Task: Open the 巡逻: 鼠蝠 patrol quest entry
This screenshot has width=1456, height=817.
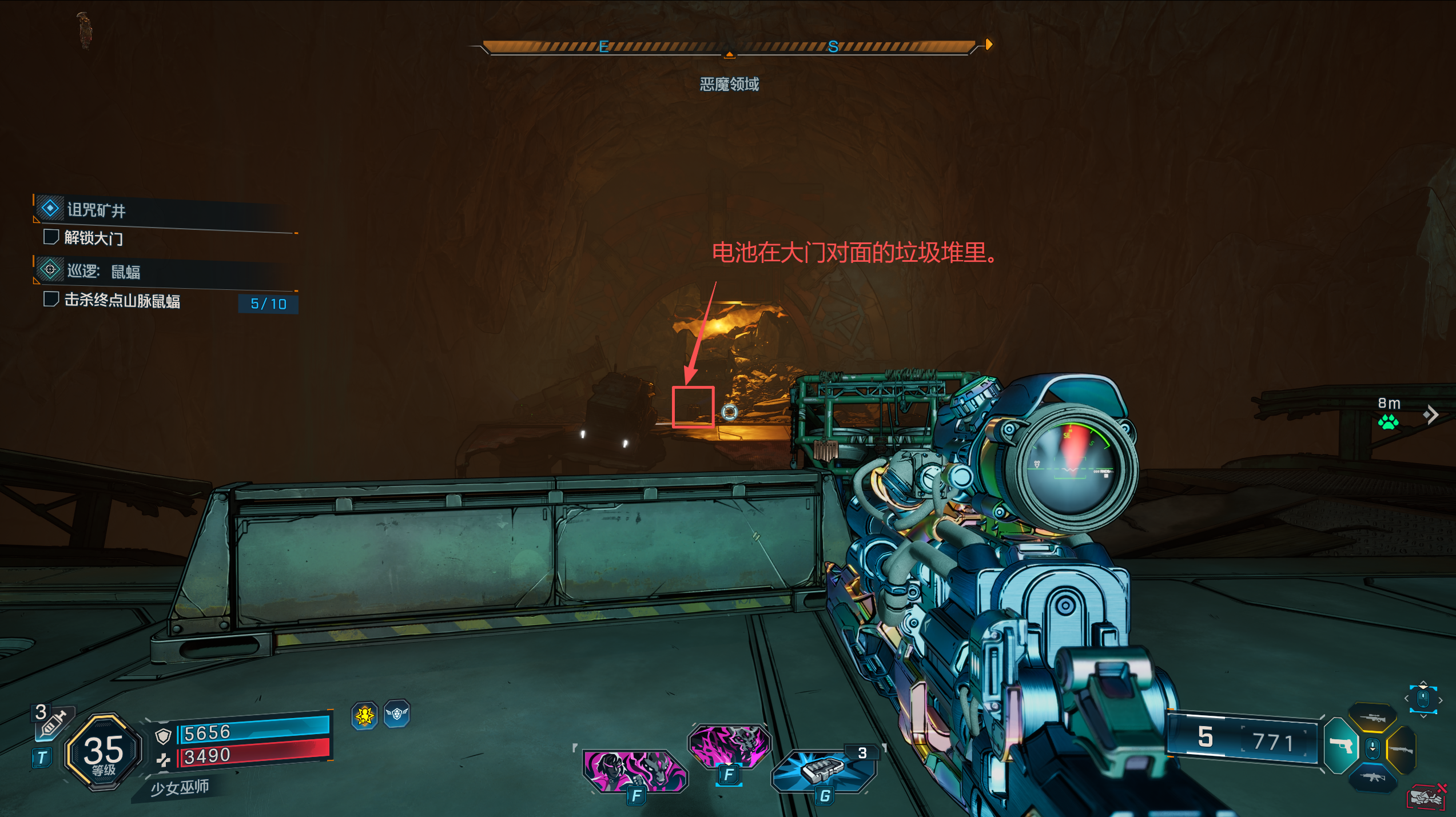Action: 103,271
